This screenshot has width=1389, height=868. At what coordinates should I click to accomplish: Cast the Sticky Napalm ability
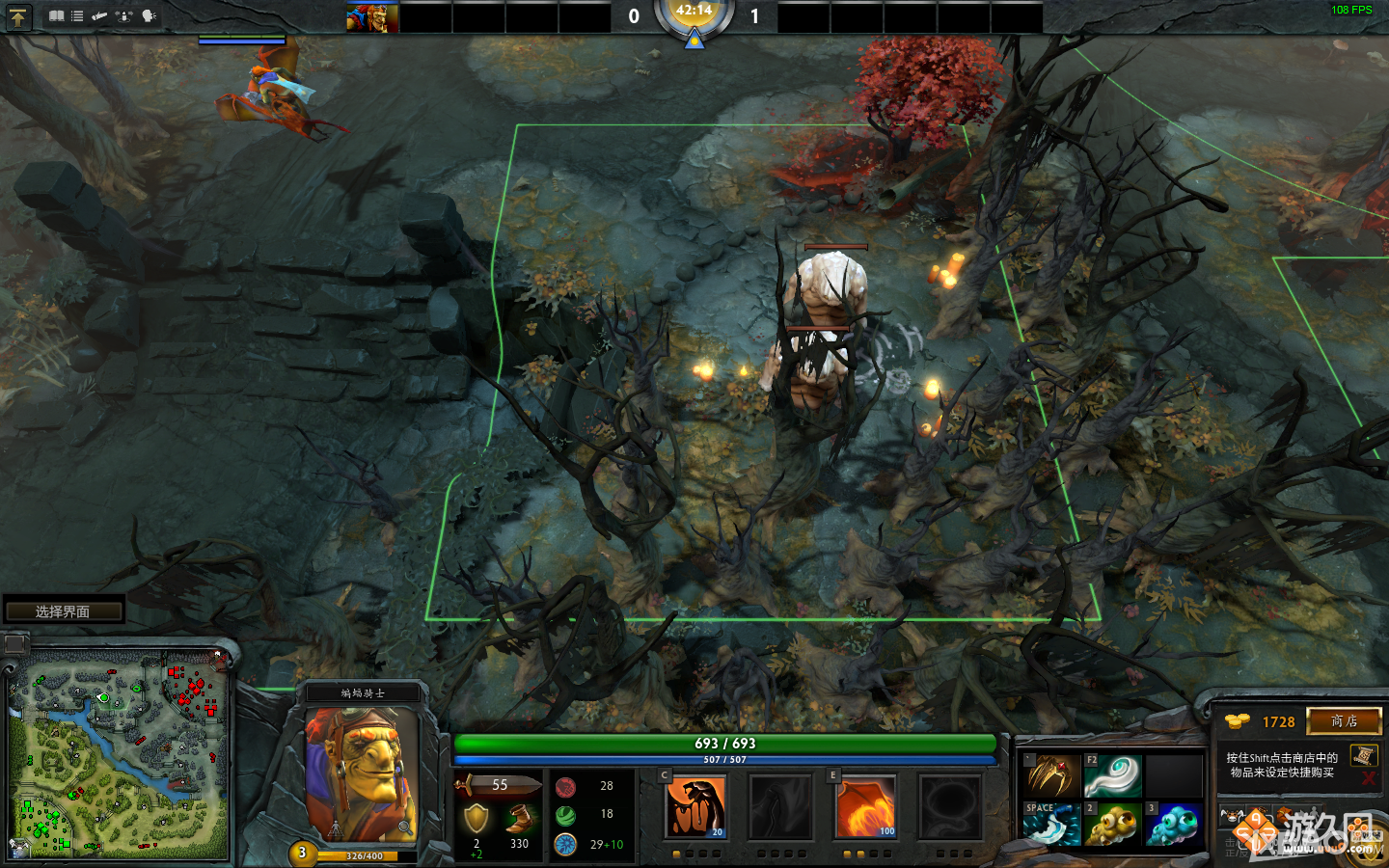696,807
